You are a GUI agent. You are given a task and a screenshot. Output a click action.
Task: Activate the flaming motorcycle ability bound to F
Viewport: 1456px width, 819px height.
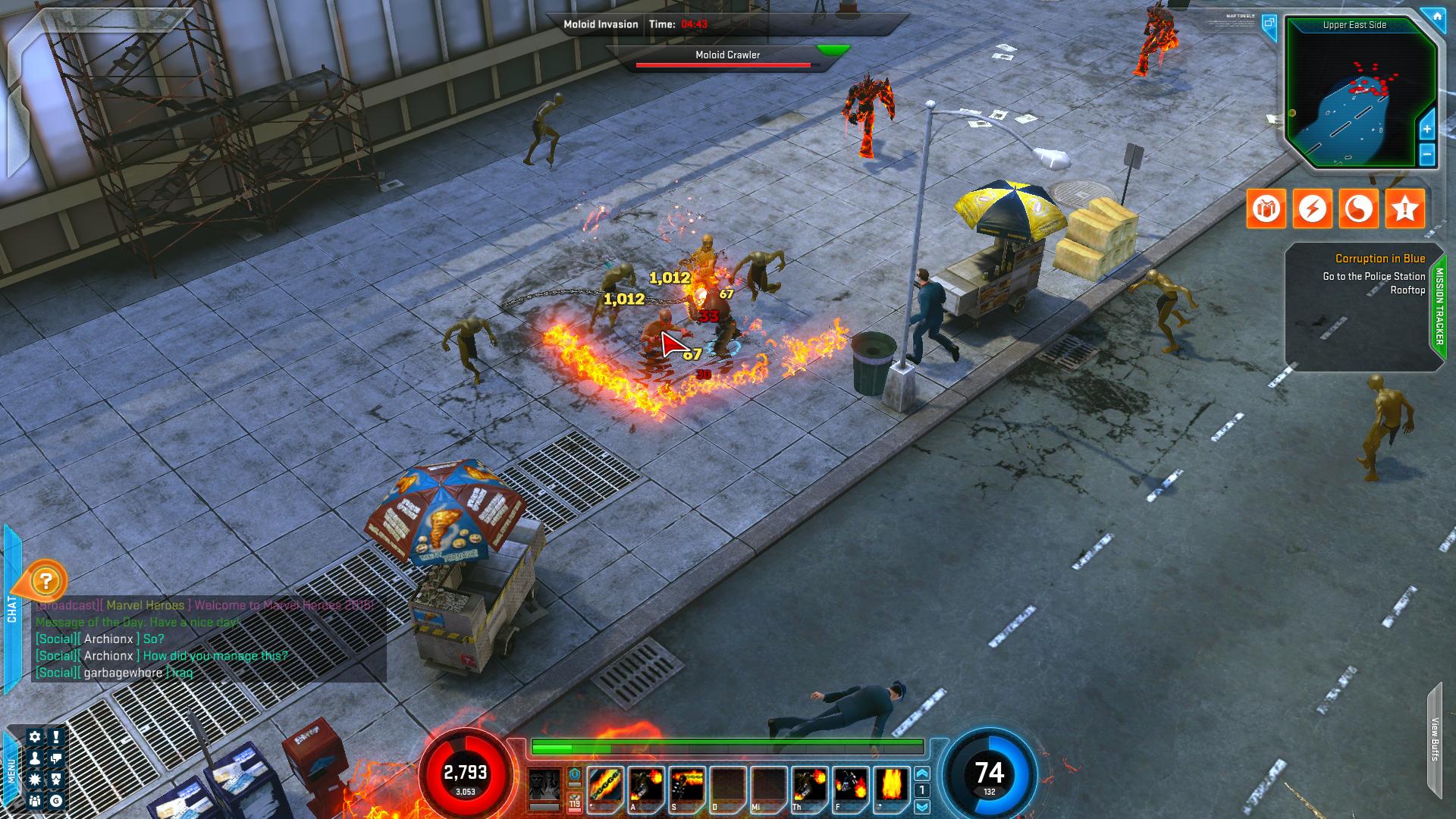(x=851, y=786)
